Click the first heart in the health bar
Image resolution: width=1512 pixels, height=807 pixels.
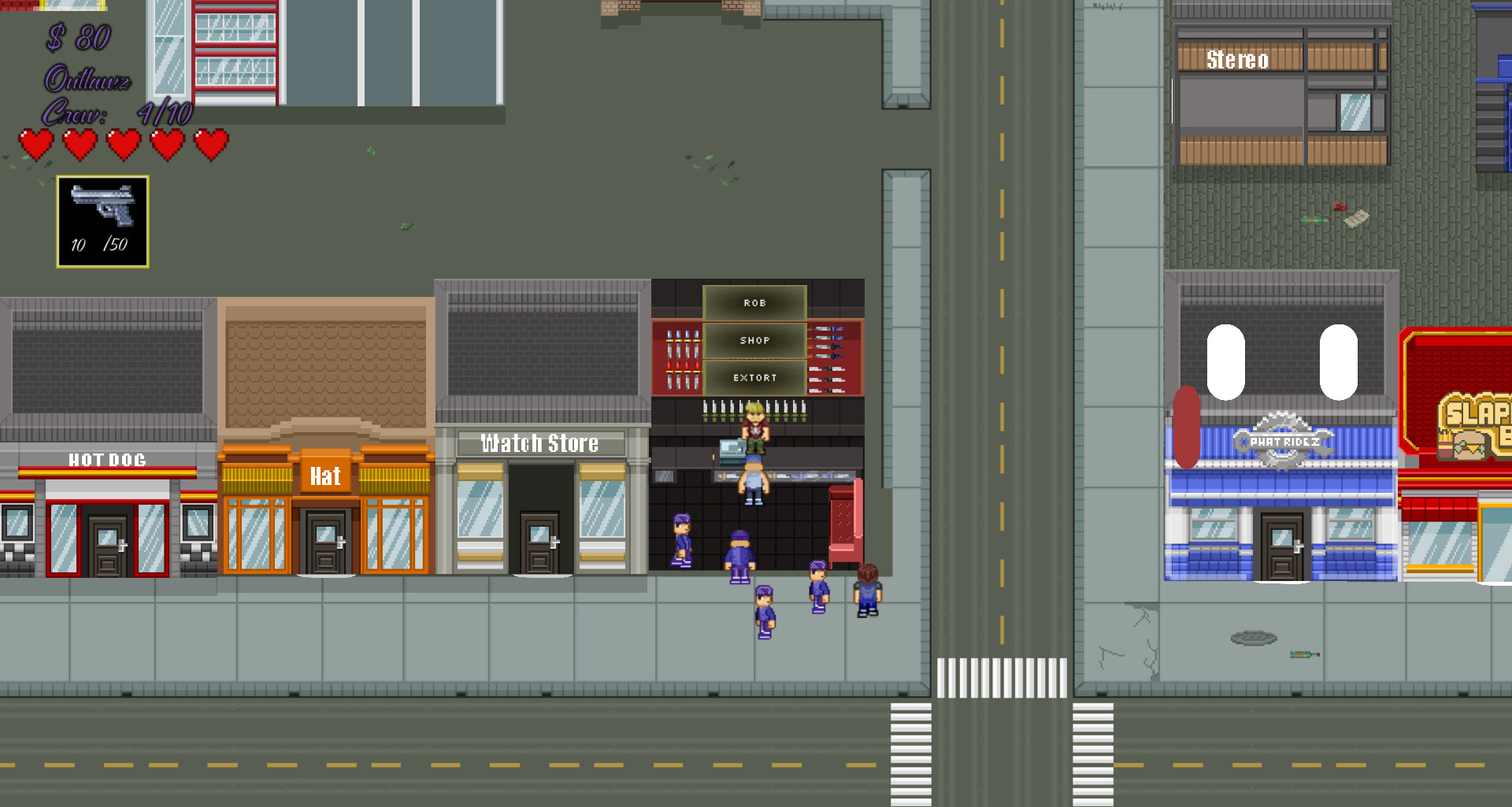(x=37, y=146)
